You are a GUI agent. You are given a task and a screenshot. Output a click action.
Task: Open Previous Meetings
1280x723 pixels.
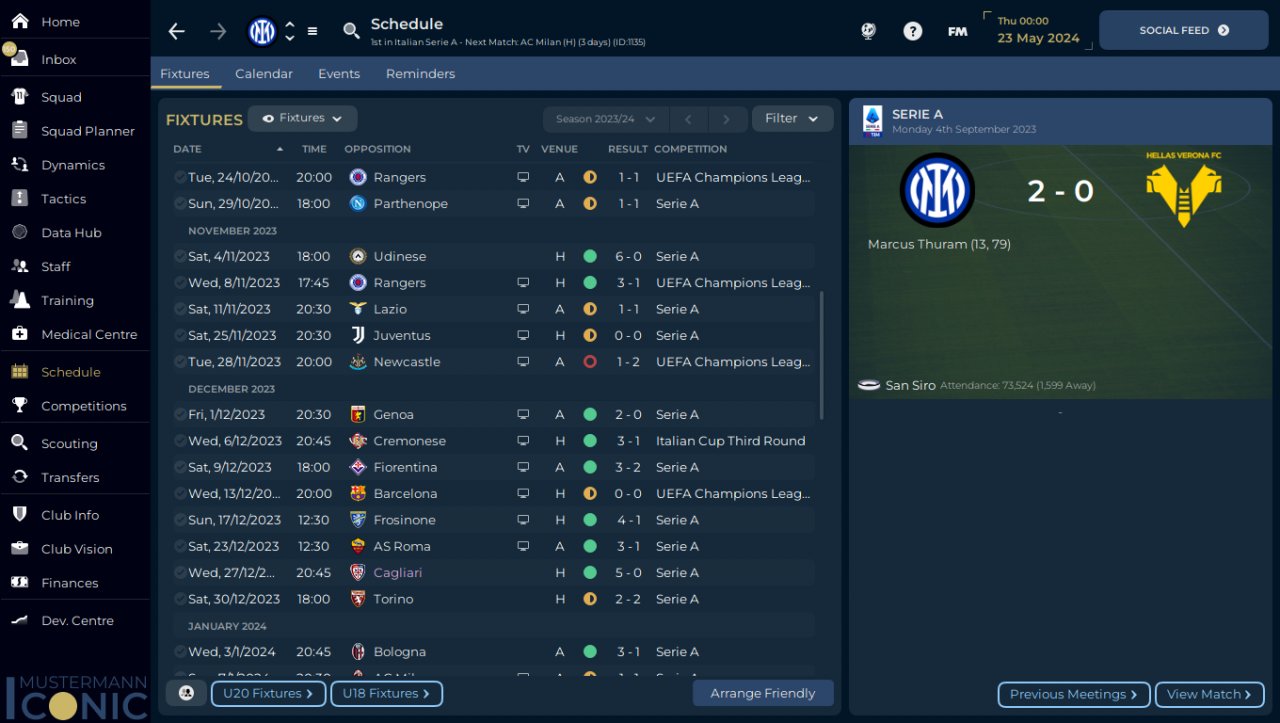(1073, 694)
